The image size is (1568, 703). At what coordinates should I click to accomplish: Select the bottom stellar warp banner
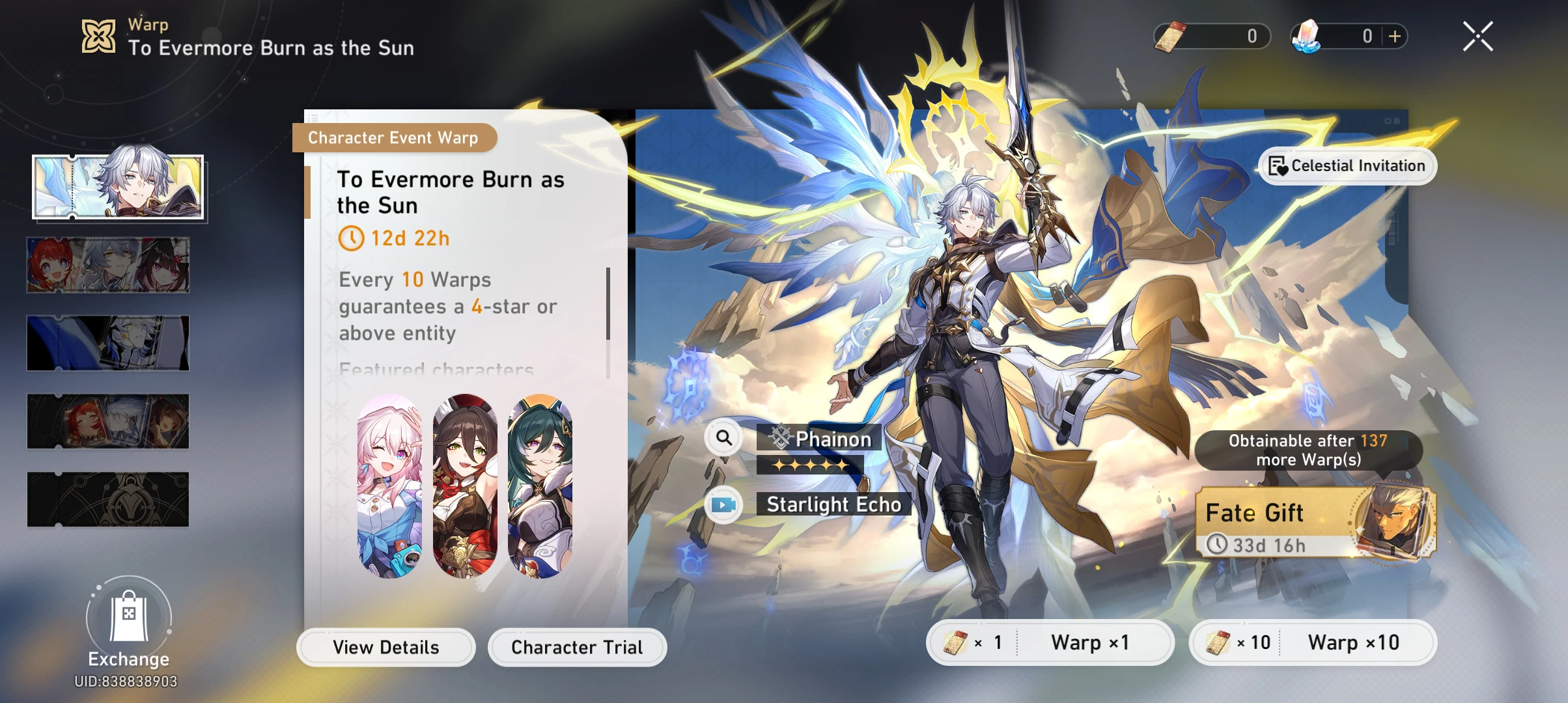(x=108, y=499)
